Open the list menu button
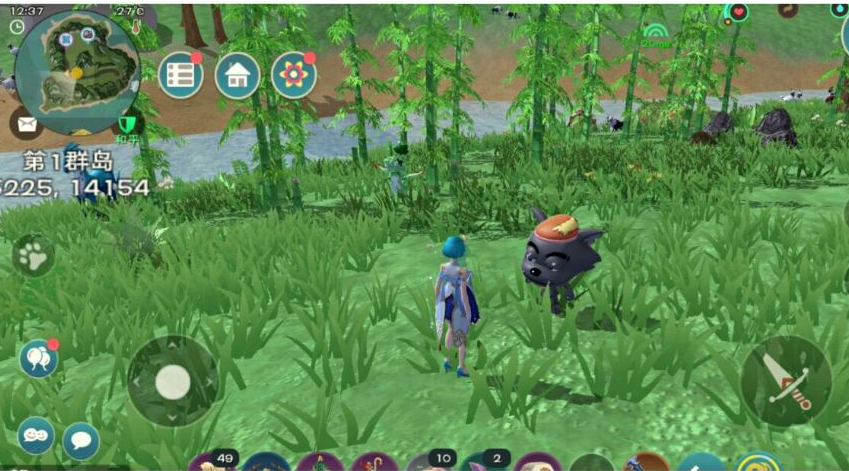The image size is (849, 471). (x=181, y=75)
